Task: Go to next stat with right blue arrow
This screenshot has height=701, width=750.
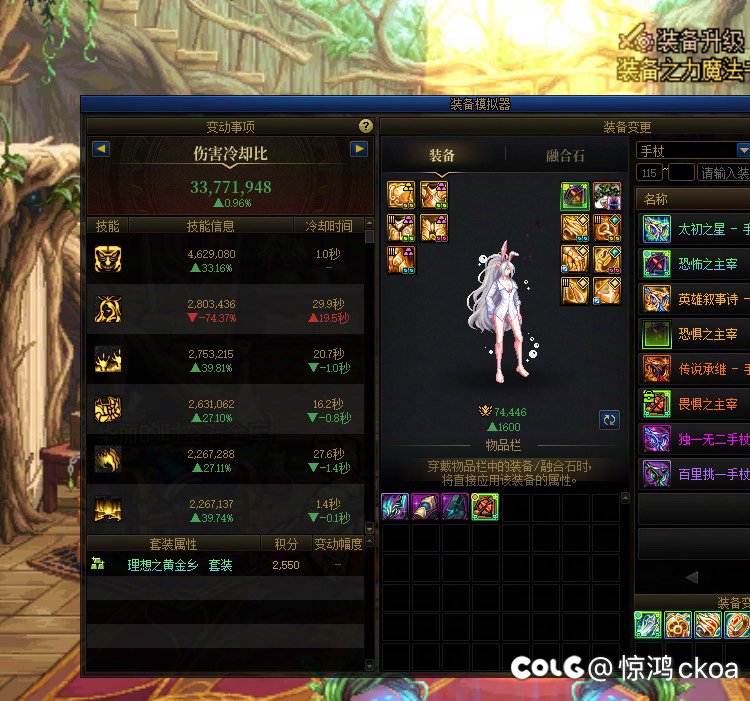Action: point(359,149)
